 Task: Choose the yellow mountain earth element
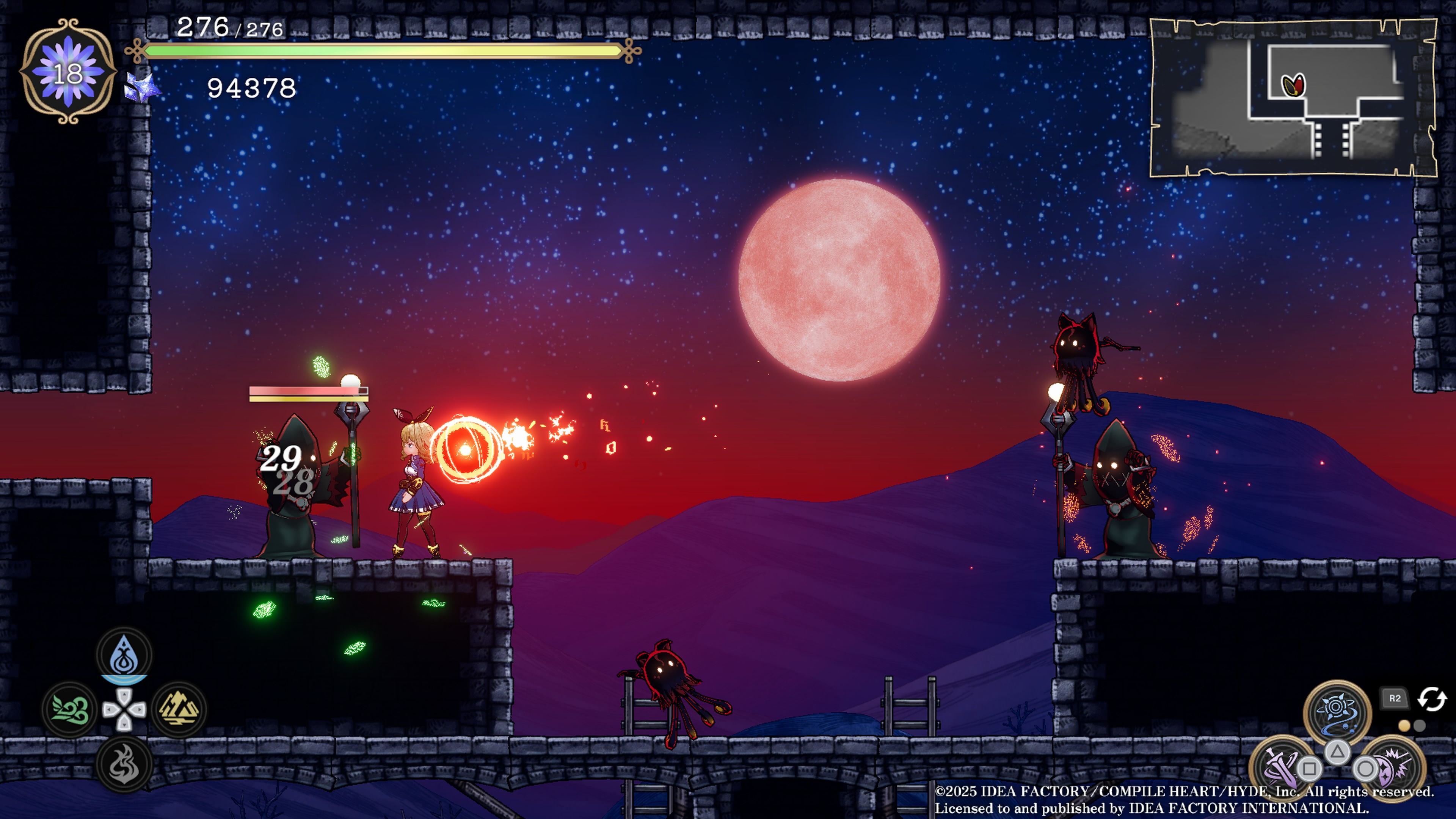click(x=179, y=709)
